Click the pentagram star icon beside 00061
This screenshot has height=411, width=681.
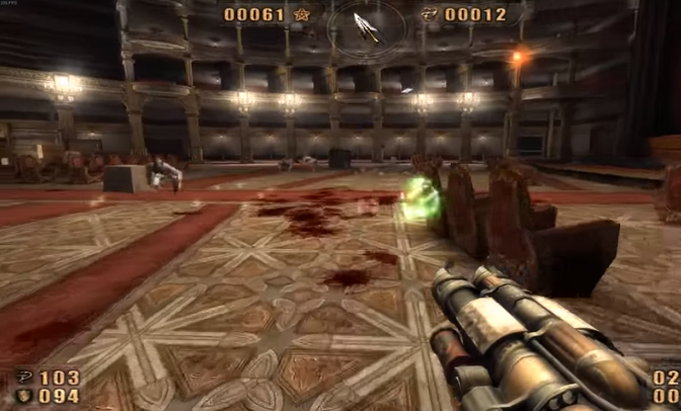(x=302, y=14)
